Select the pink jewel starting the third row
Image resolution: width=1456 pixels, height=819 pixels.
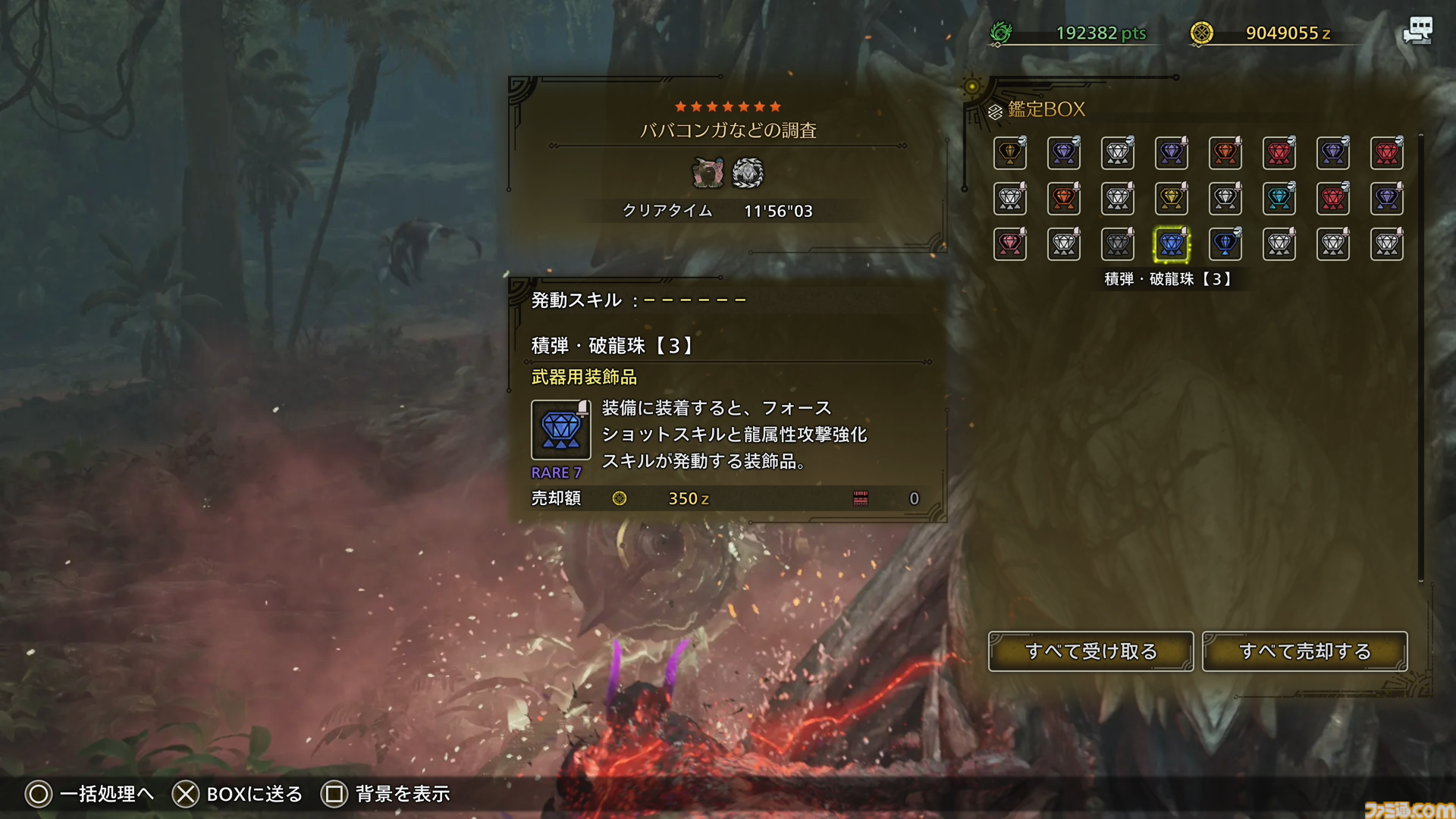(1010, 244)
